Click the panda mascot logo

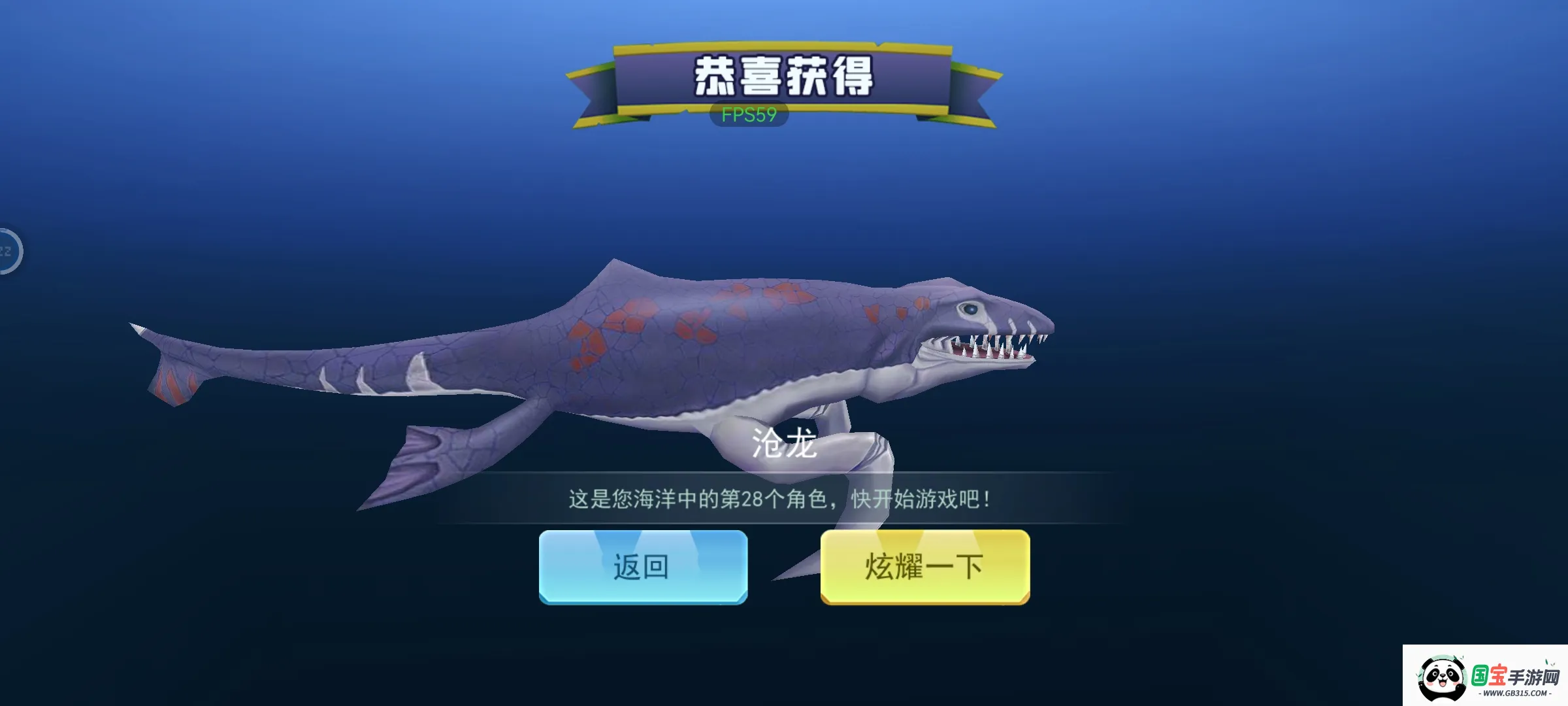1443,676
